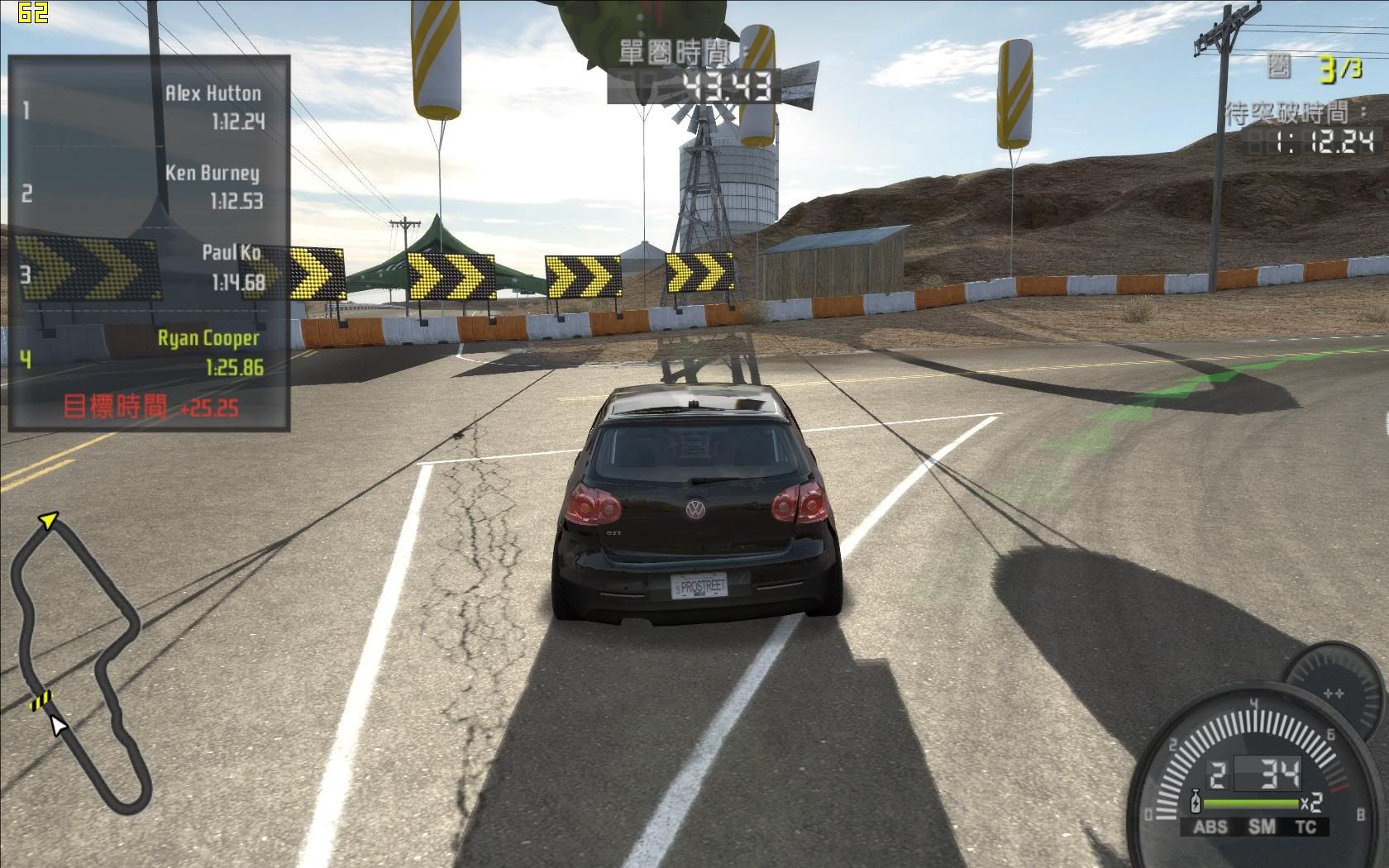Toggle the ABS driving assist indicator

click(x=1210, y=827)
